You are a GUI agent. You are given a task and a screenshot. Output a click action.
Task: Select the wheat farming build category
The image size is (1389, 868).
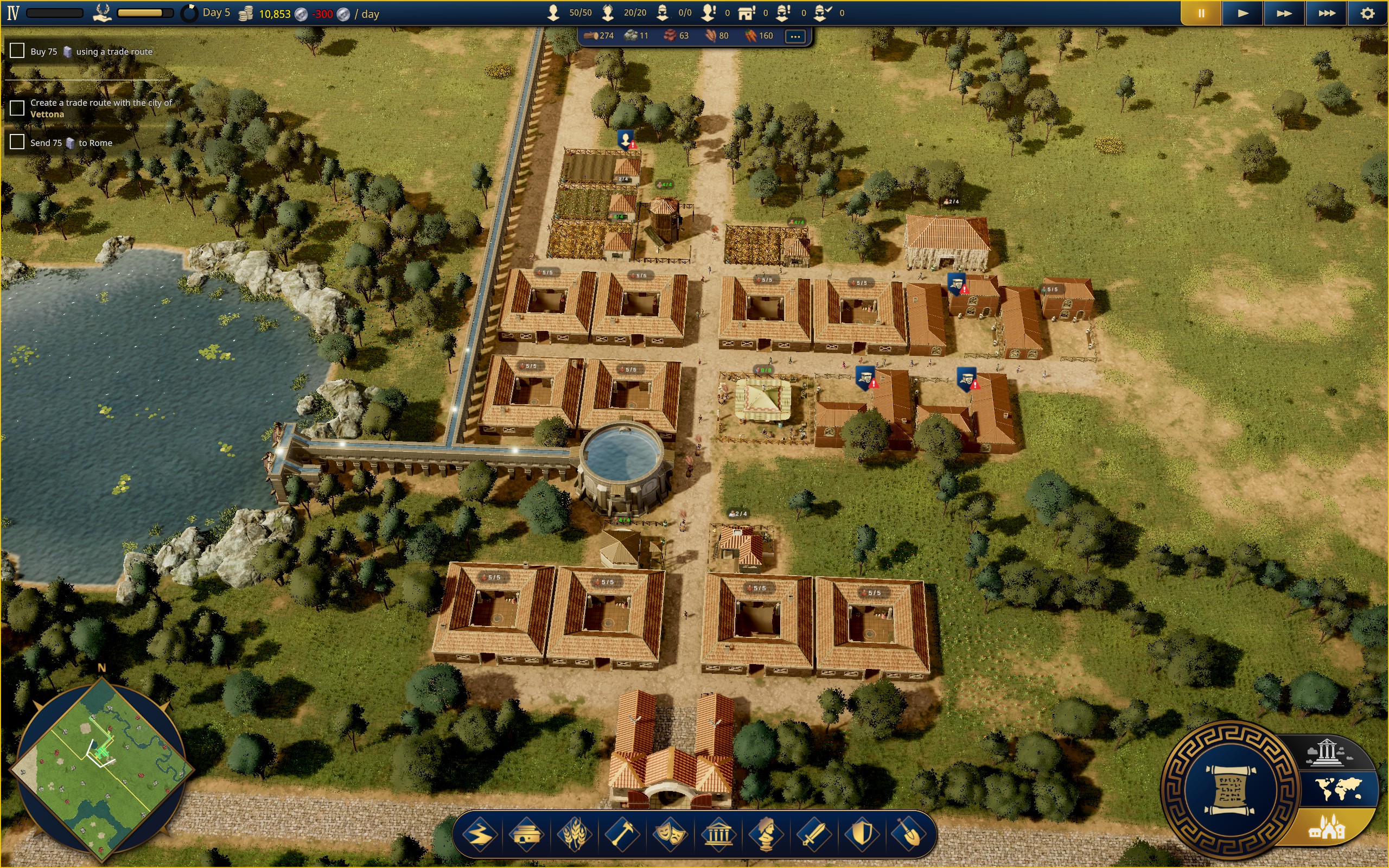(x=574, y=834)
